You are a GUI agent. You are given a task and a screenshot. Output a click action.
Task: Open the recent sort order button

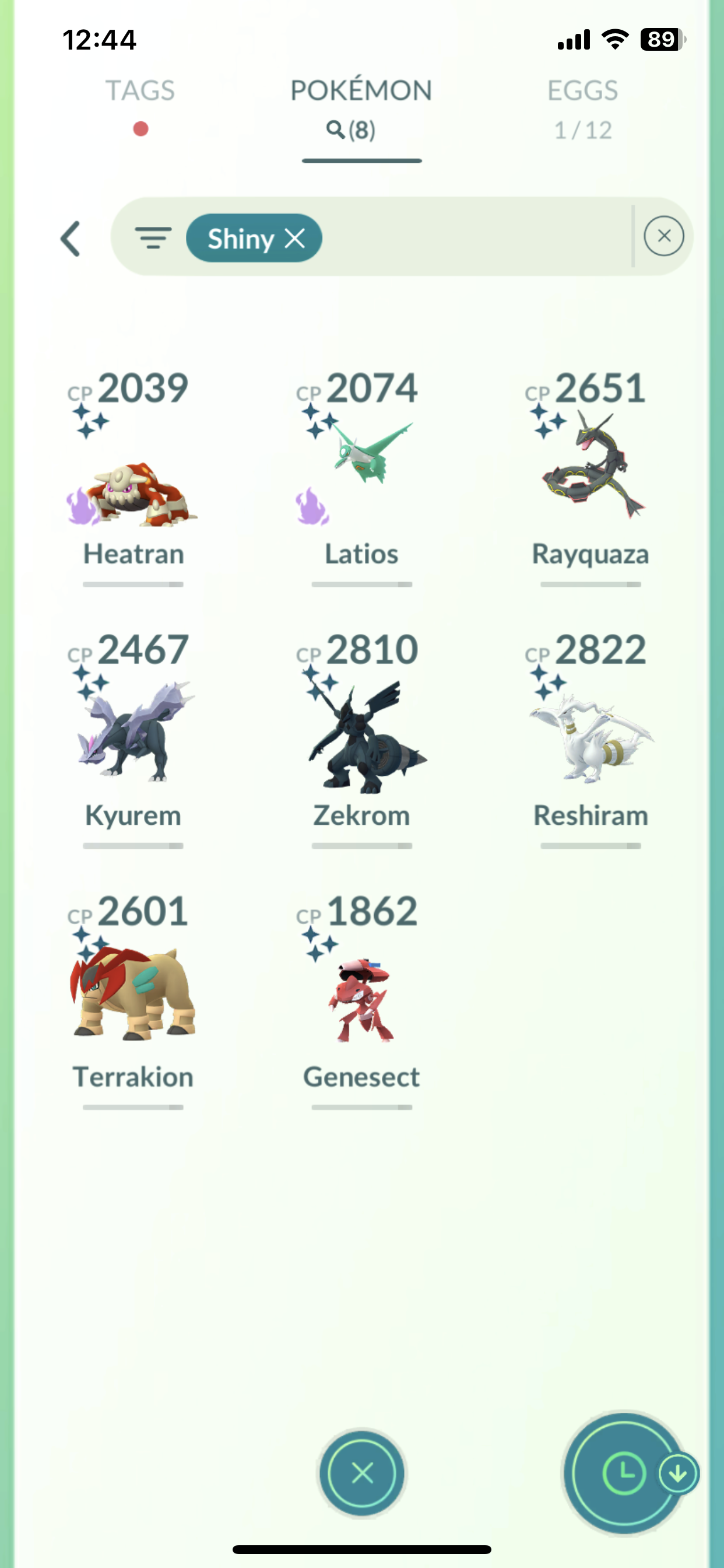tap(624, 1473)
